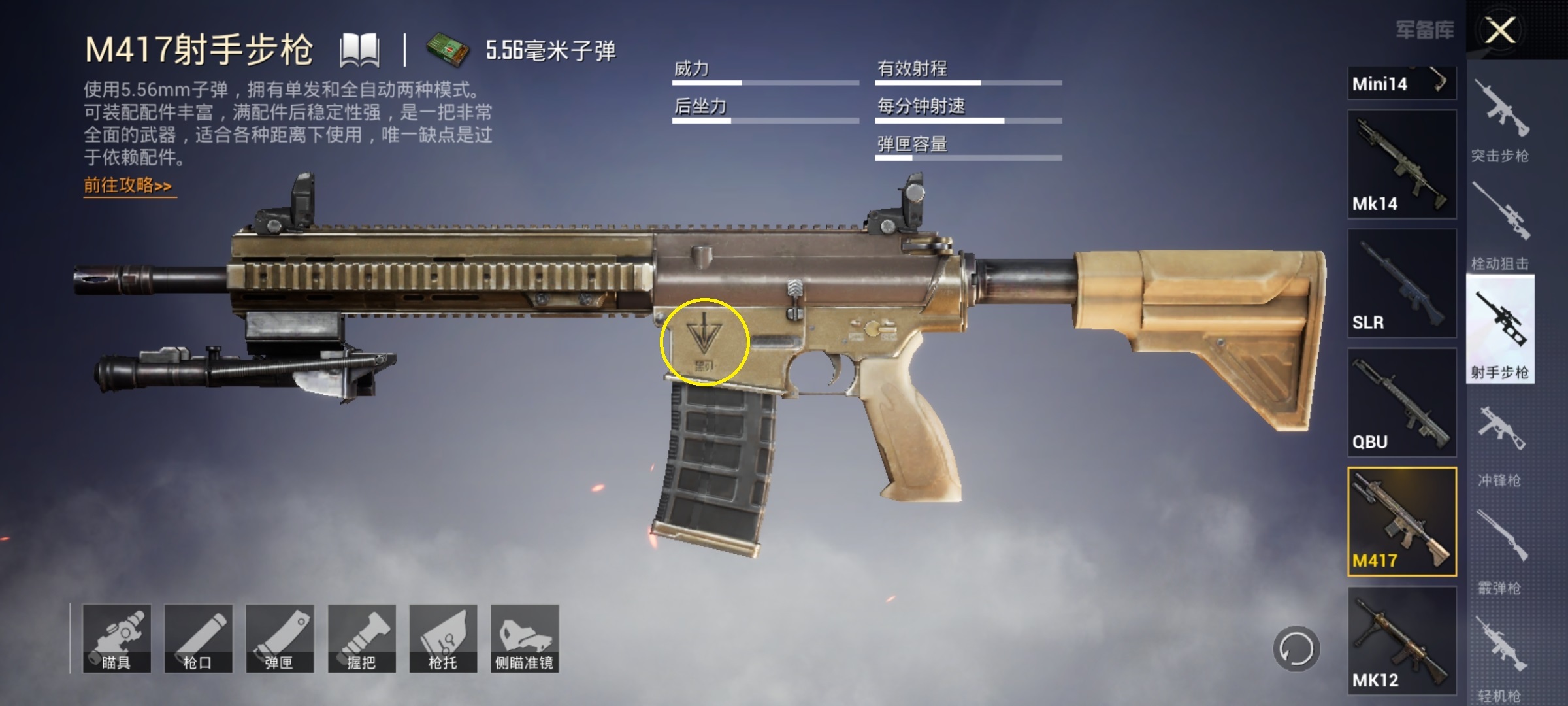This screenshot has height=706, width=1568.
Task: Switch to the 栓动狙击 category tab
Action: pyautogui.click(x=1502, y=219)
